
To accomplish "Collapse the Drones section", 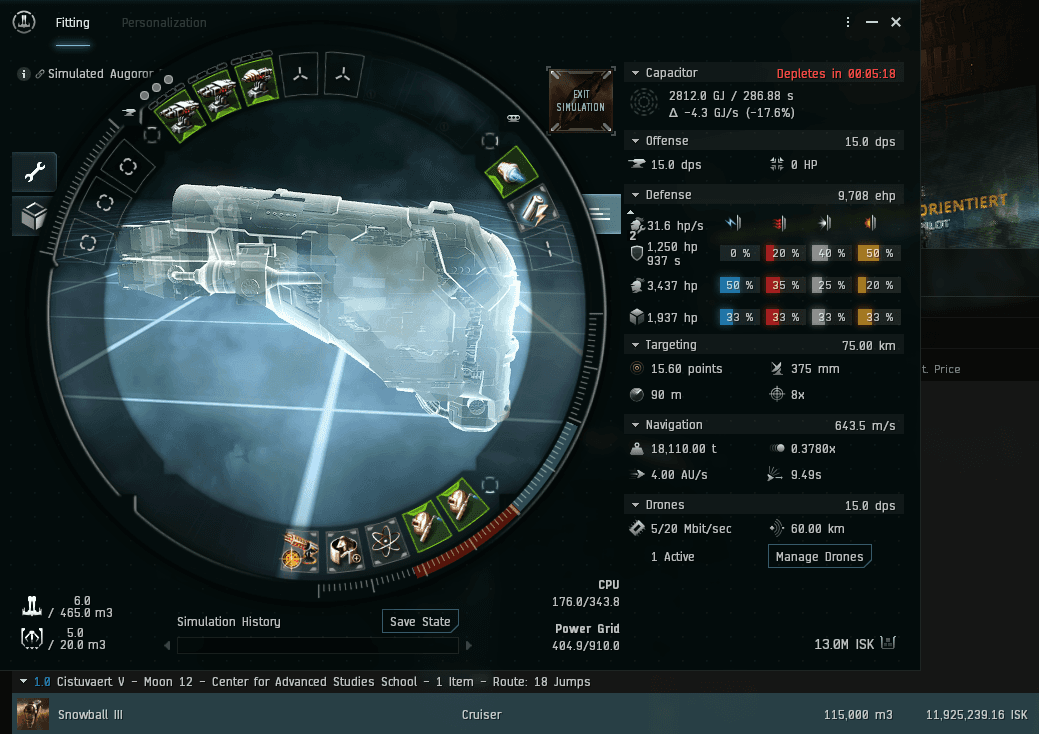I will pyautogui.click(x=634, y=505).
